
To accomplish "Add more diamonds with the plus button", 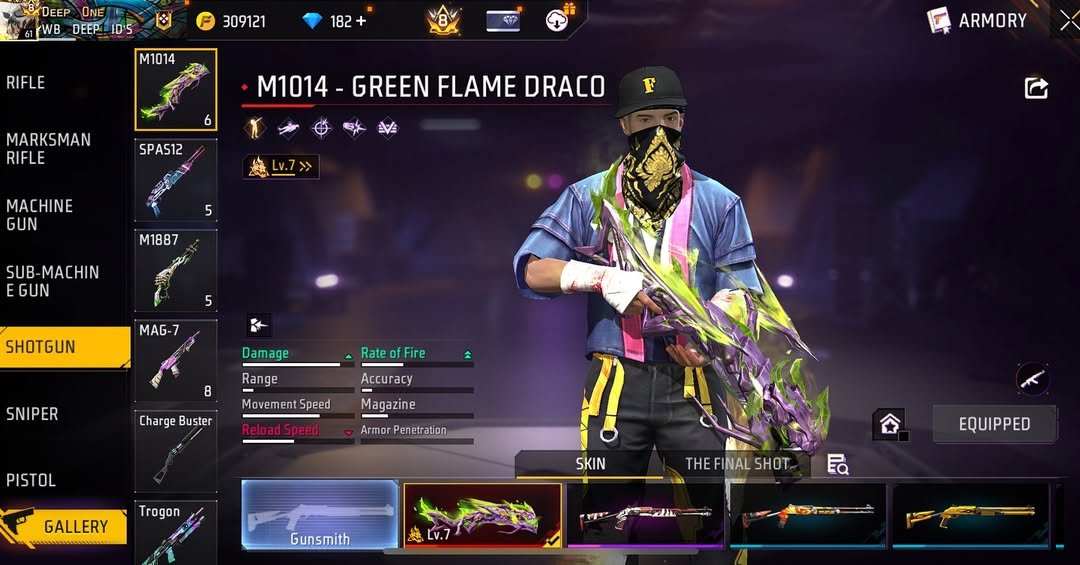I will pyautogui.click(x=360, y=21).
